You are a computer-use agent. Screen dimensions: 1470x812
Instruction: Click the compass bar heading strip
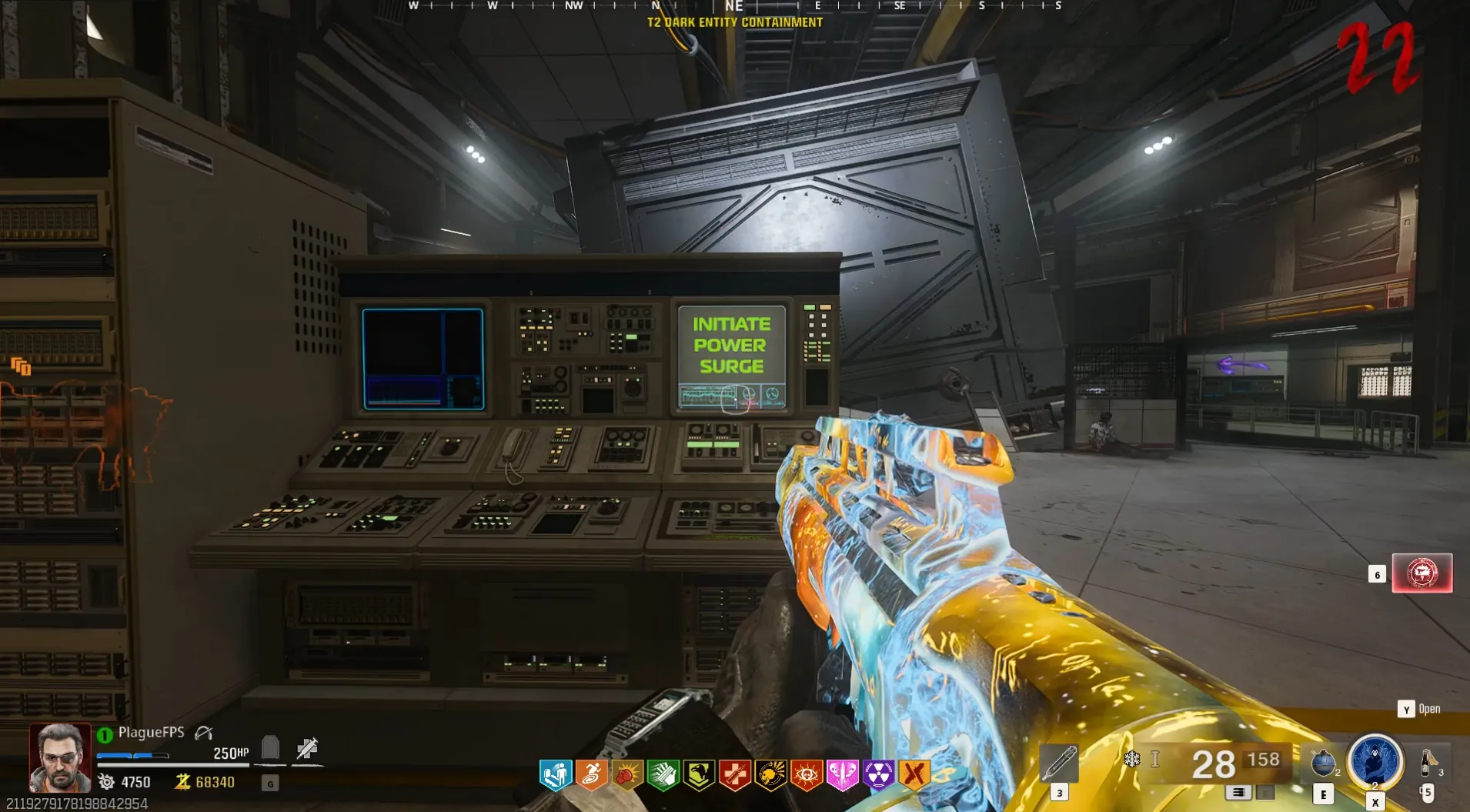(734, 6)
